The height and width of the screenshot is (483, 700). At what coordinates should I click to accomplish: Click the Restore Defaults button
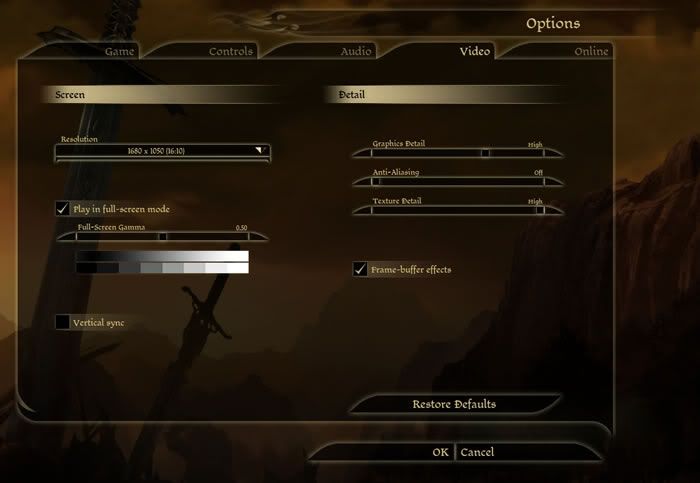454,404
